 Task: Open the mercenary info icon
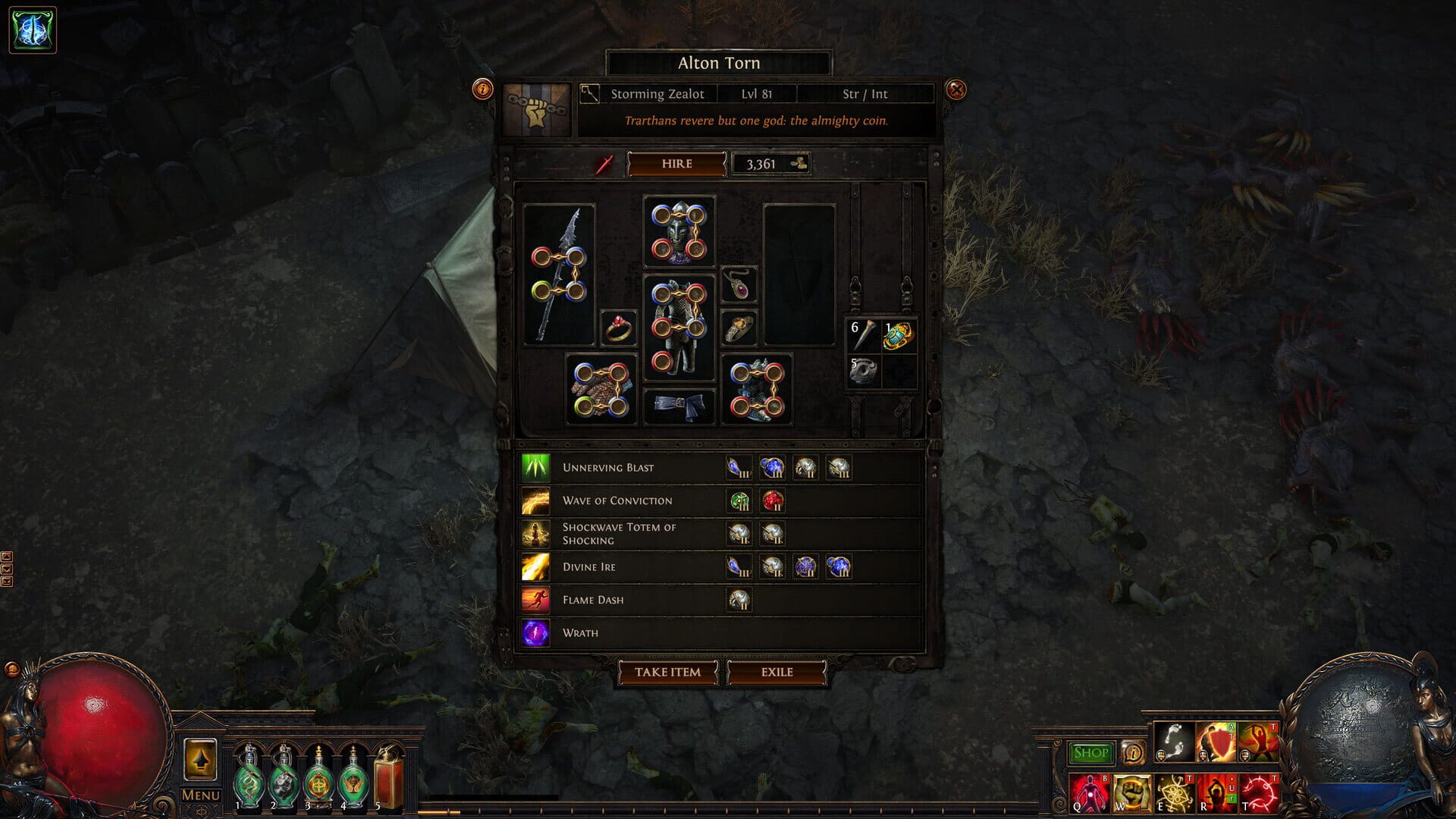click(x=483, y=88)
